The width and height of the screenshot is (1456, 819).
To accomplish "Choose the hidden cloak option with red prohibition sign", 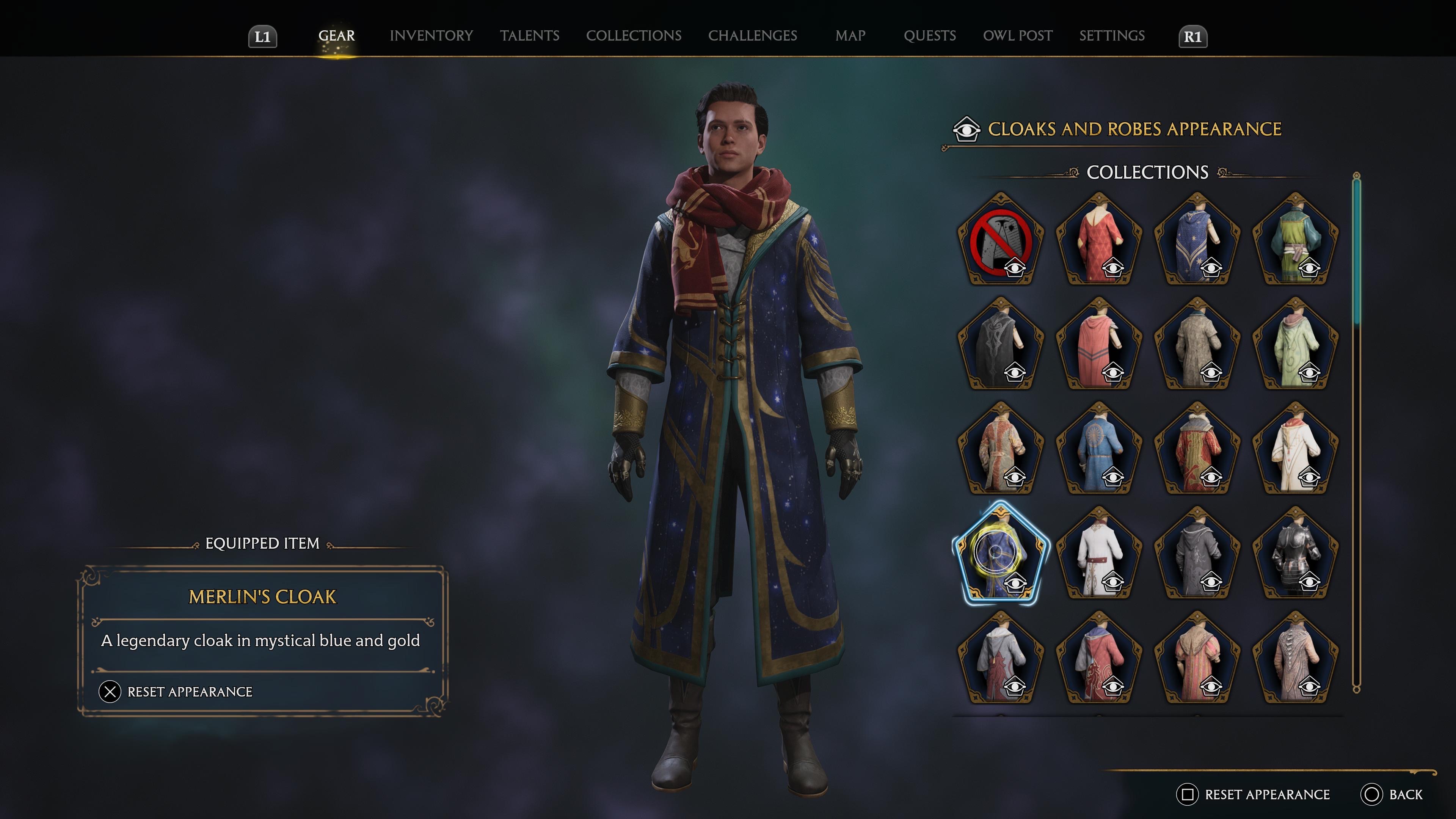I will point(1001,240).
